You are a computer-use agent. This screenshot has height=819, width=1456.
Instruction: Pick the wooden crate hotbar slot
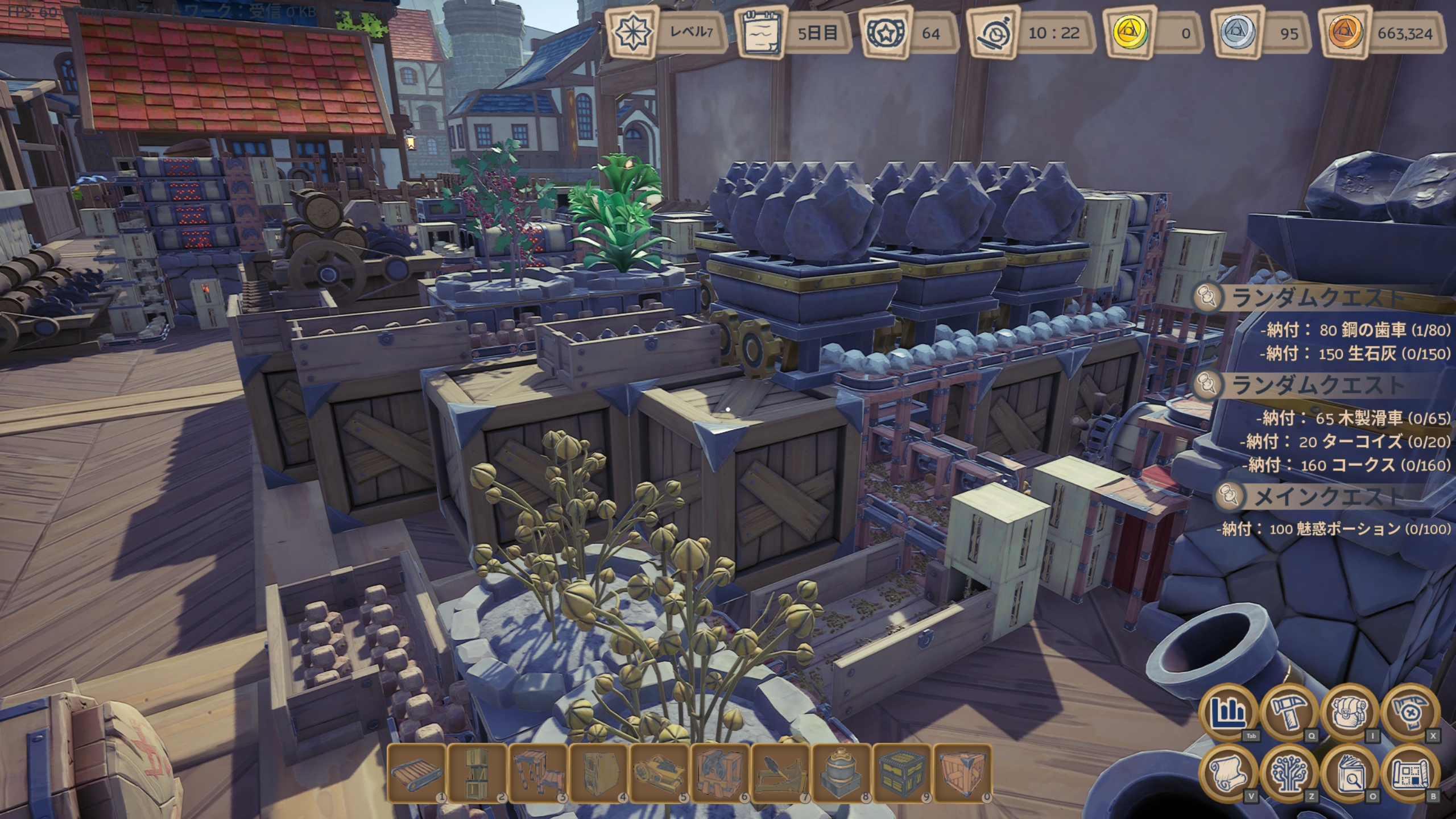(964, 773)
